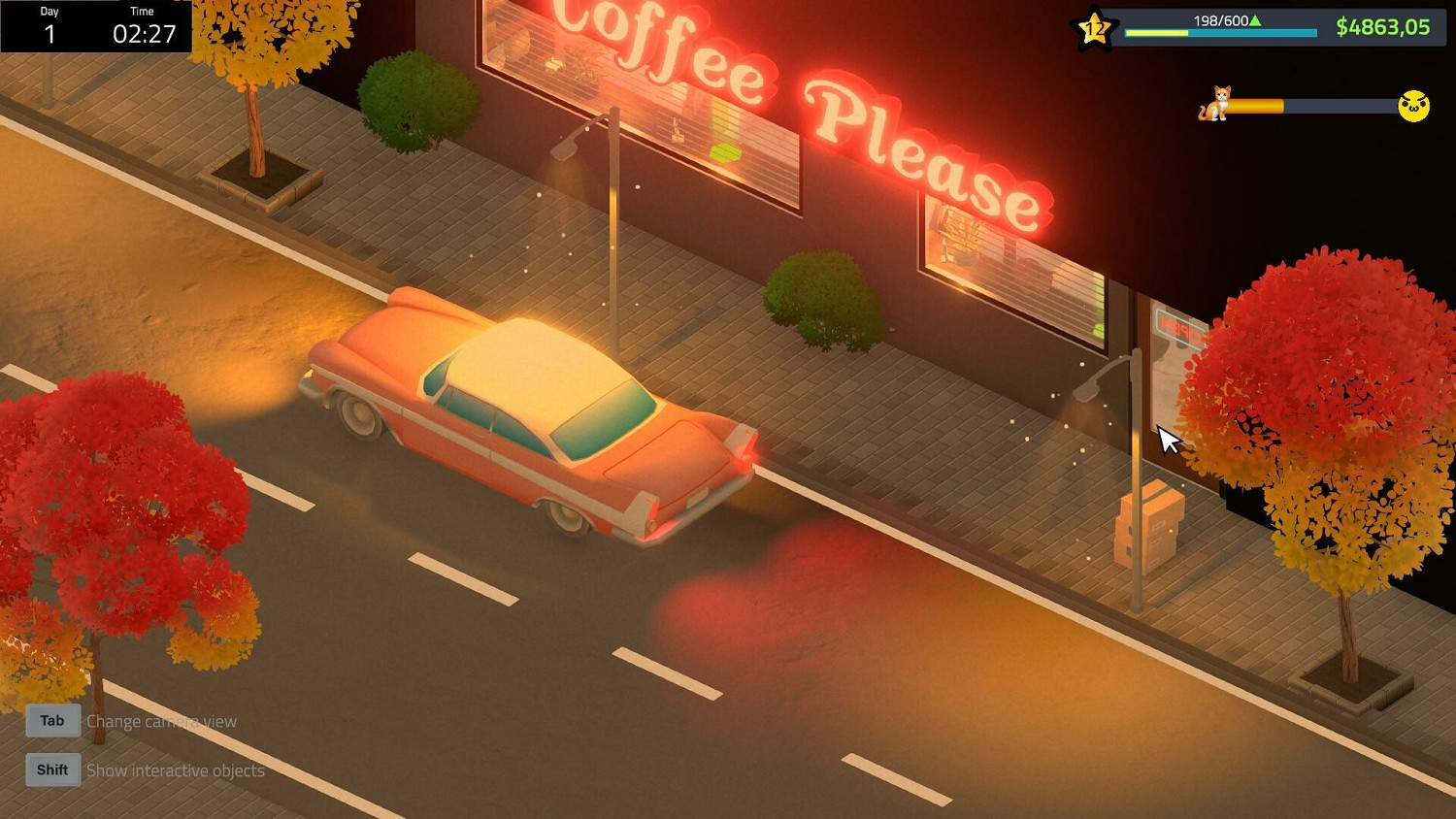Viewport: 1456px width, 819px height.
Task: Open the cat mood progress panel
Action: point(1310,105)
